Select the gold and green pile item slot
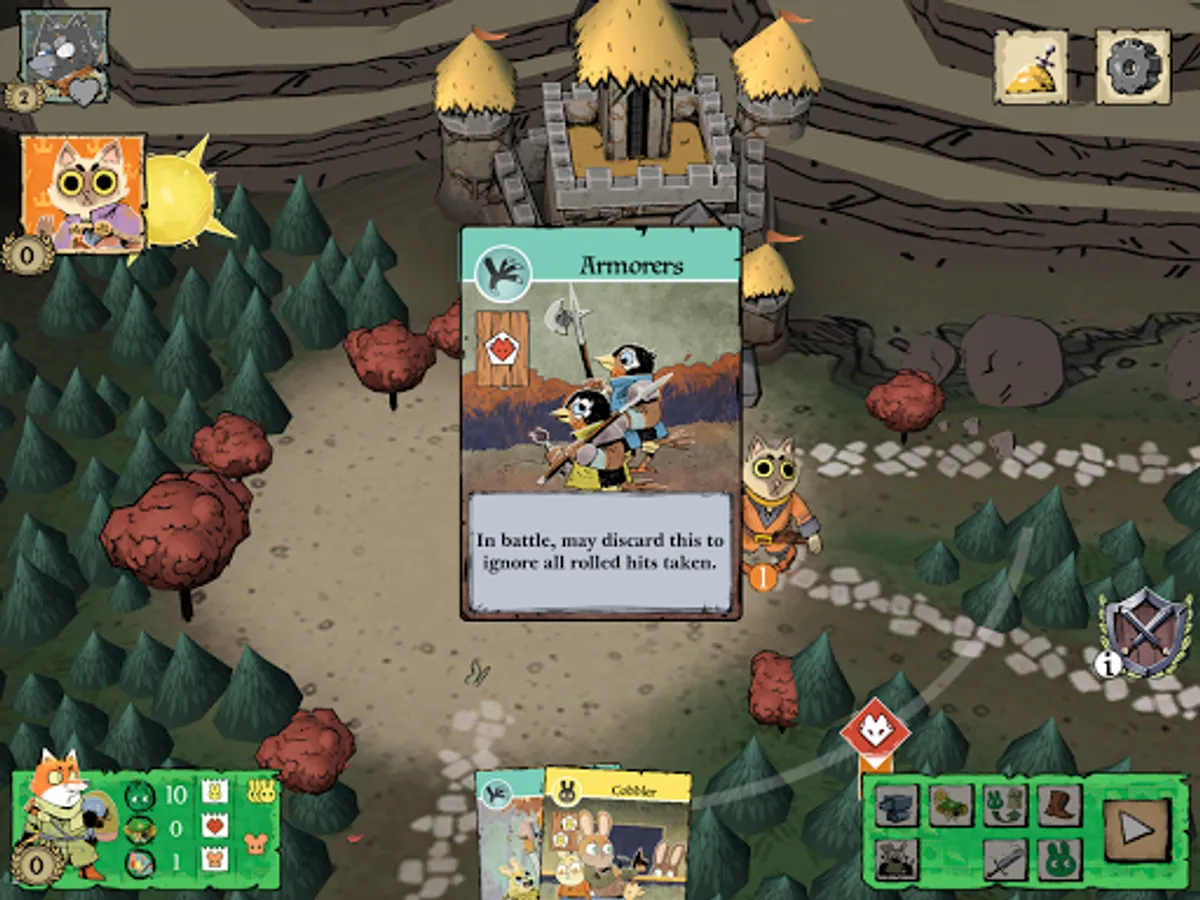The width and height of the screenshot is (1200, 900). click(x=950, y=804)
